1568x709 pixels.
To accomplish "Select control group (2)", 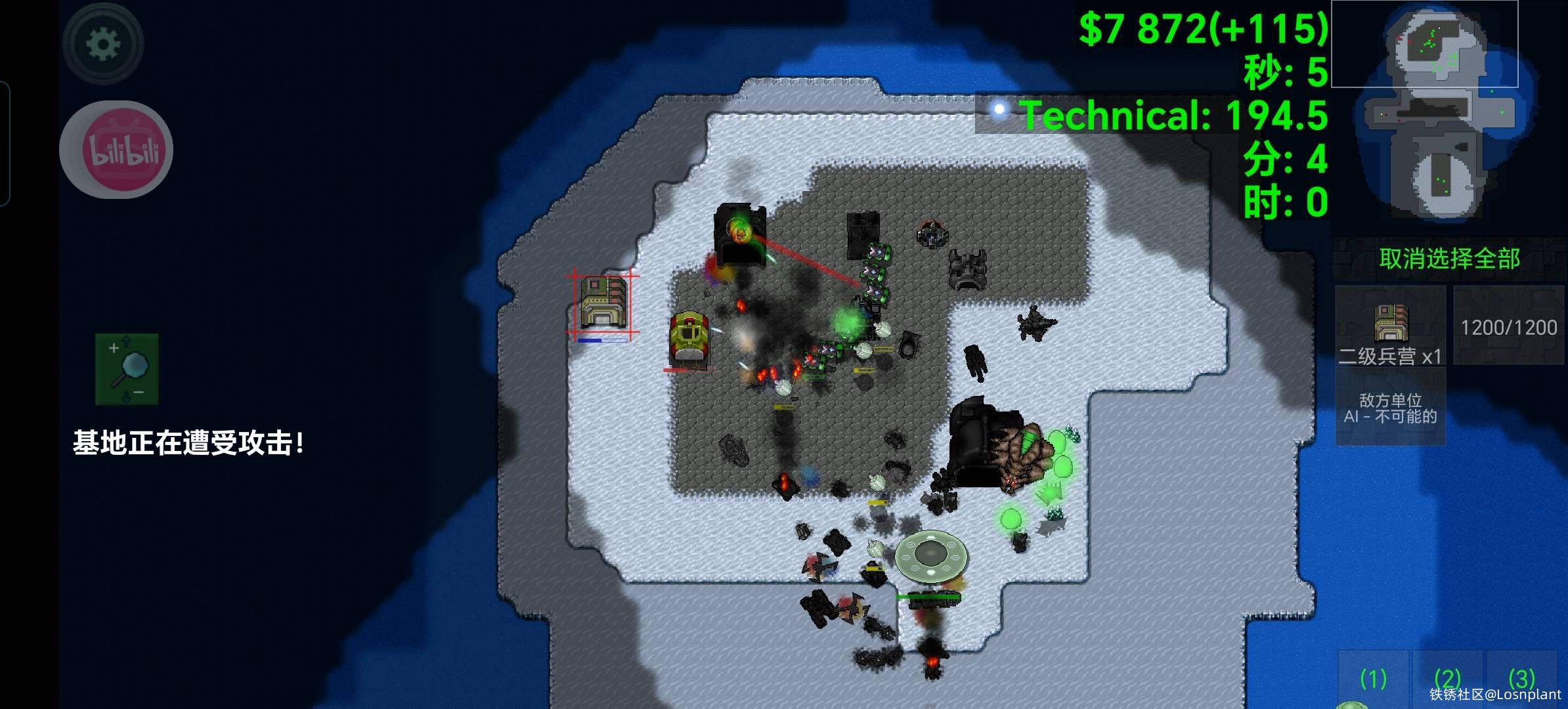I will (x=1447, y=679).
